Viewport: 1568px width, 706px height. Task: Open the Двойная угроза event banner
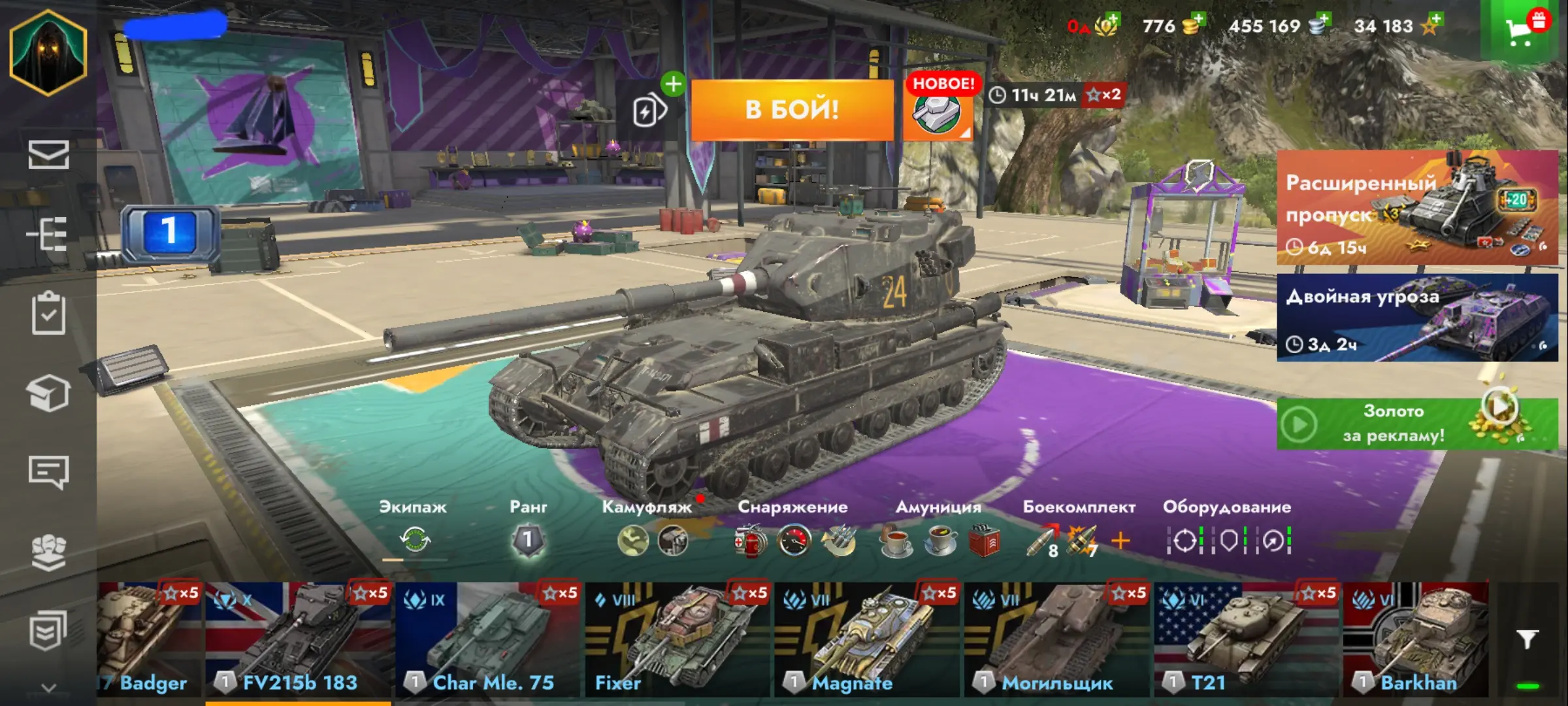1416,318
